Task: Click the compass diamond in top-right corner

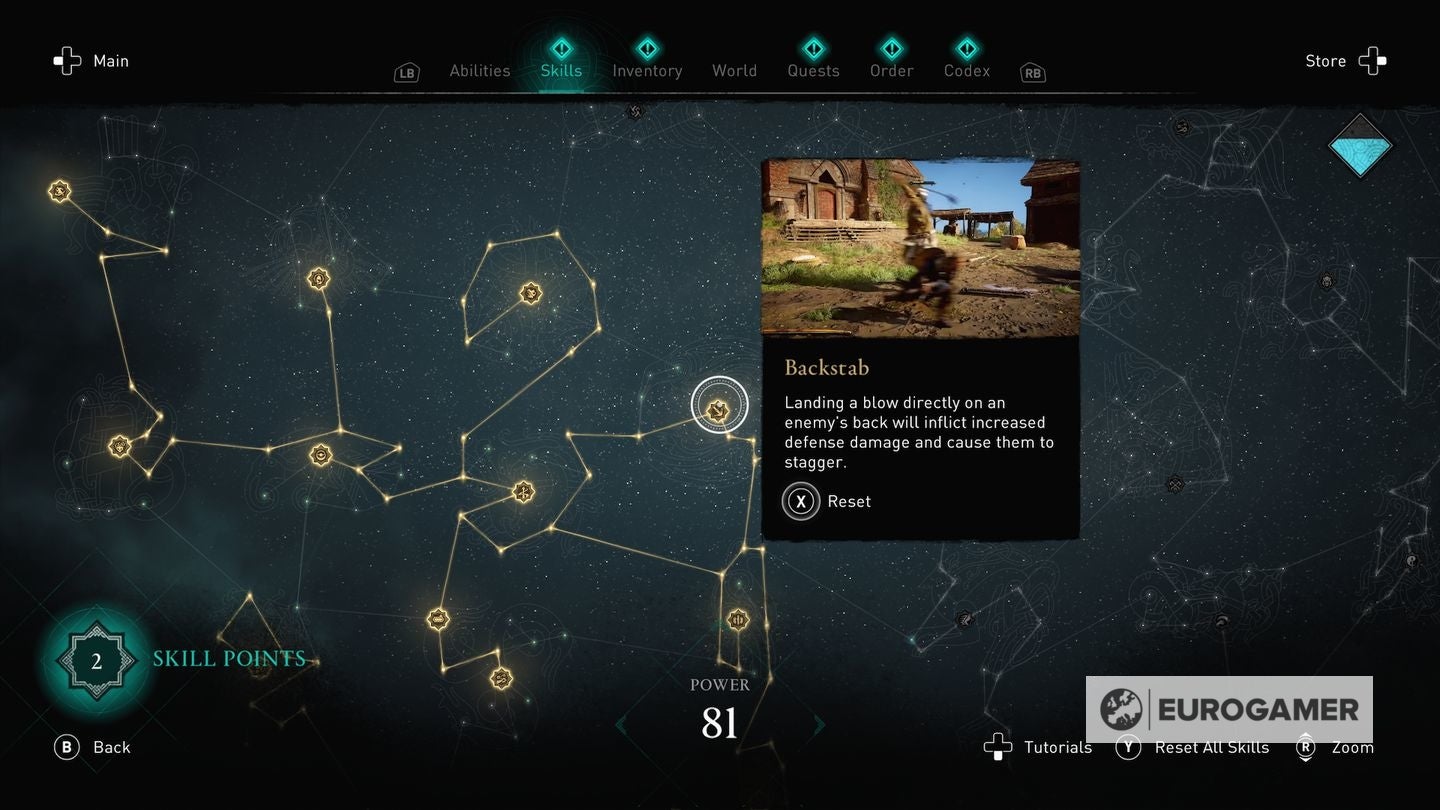Action: (x=1360, y=146)
